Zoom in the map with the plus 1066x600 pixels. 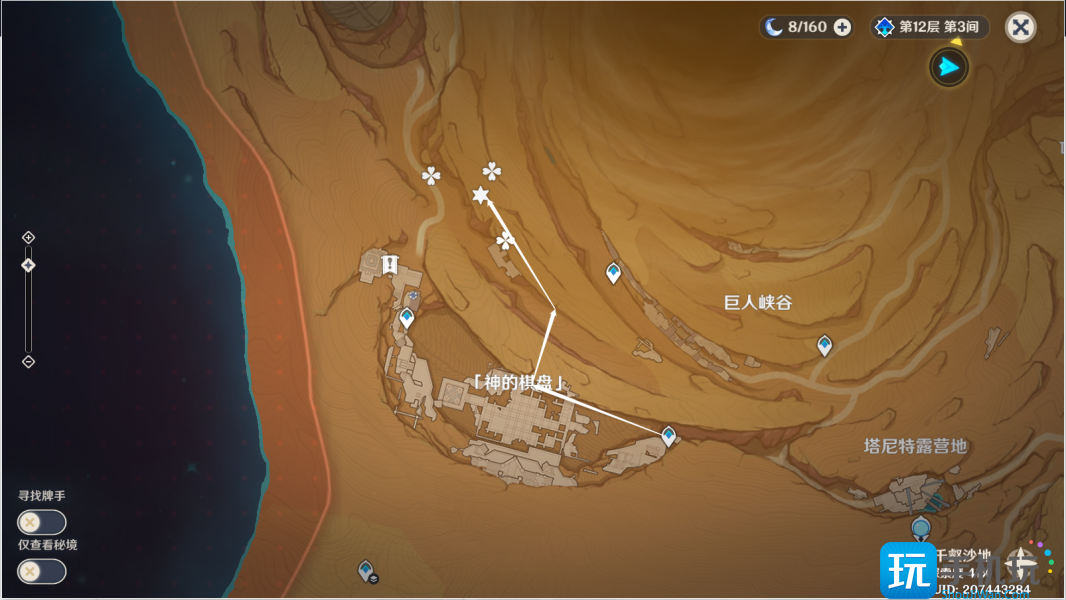coord(28,237)
